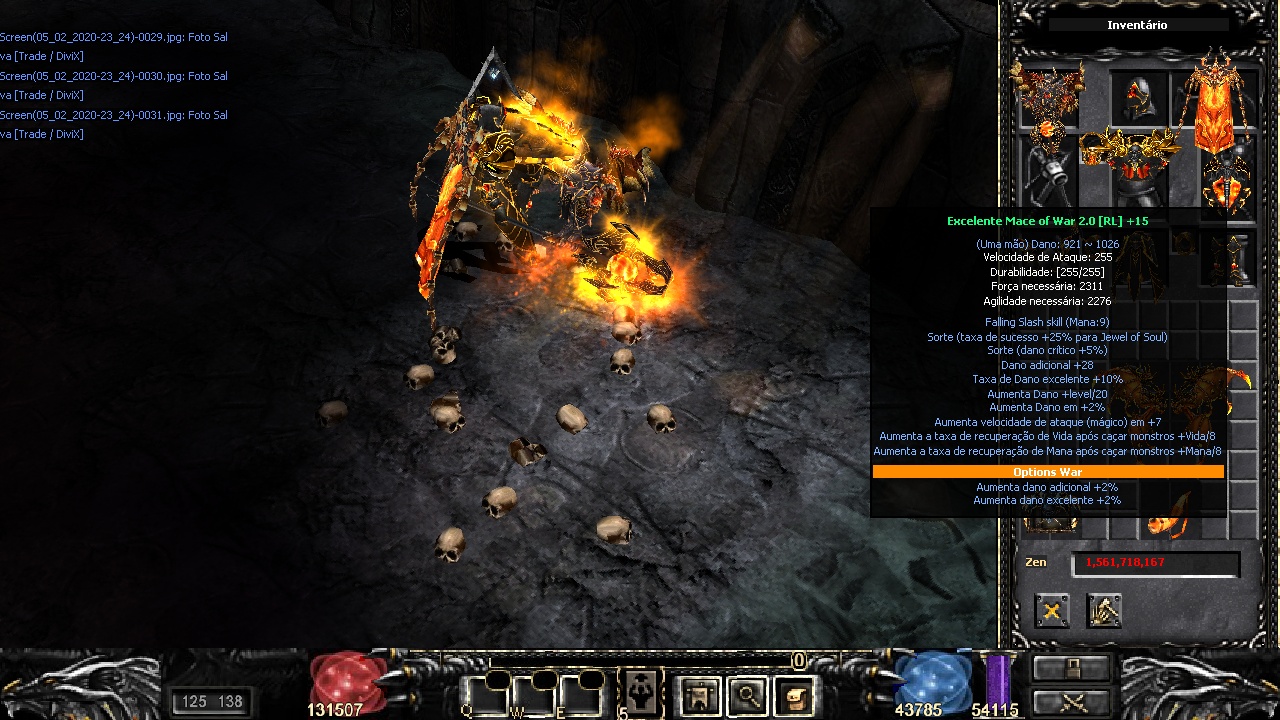
Task: Click the crossed swords button
Action: [1072, 701]
